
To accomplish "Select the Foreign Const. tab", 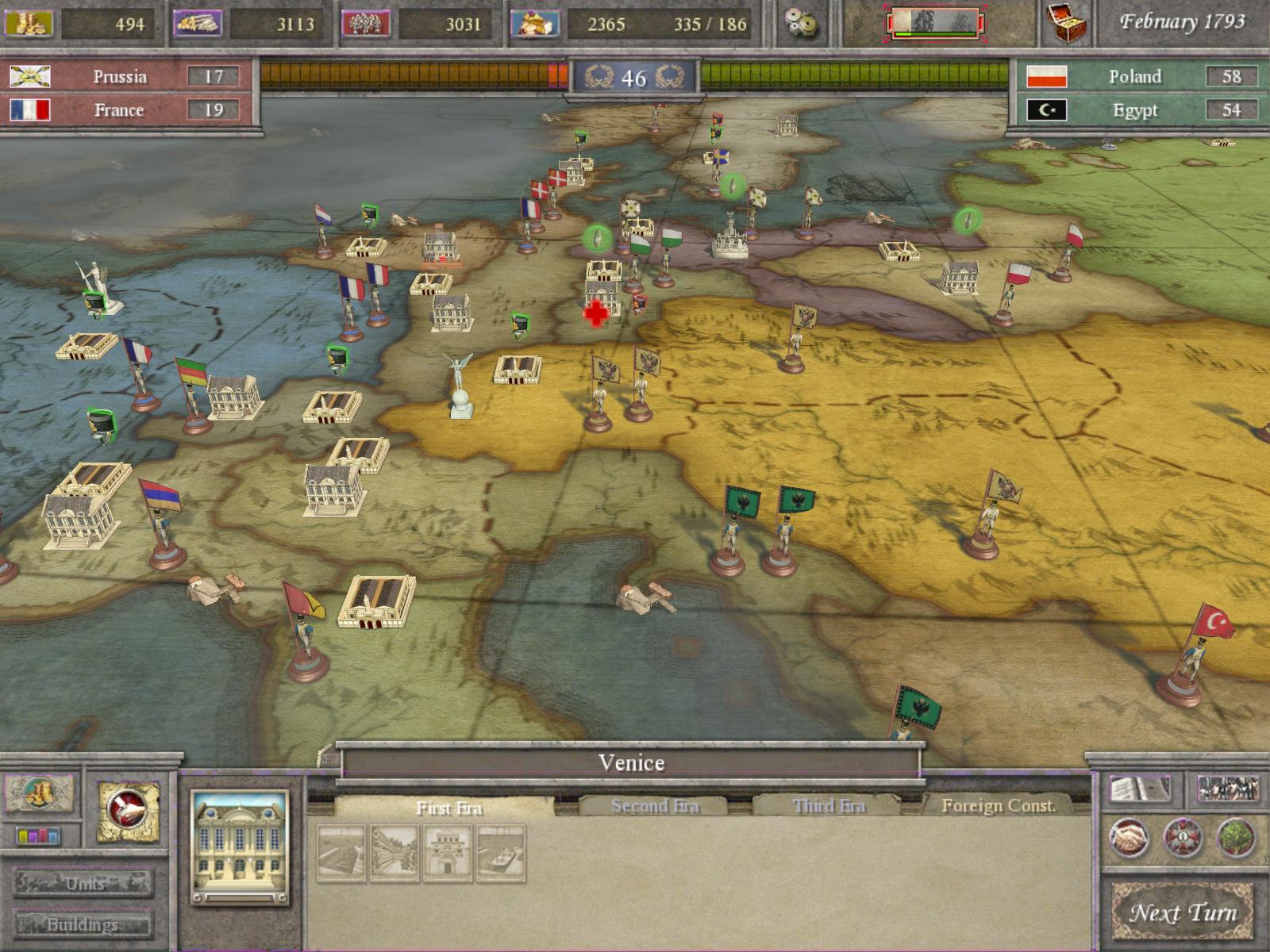I will [998, 806].
